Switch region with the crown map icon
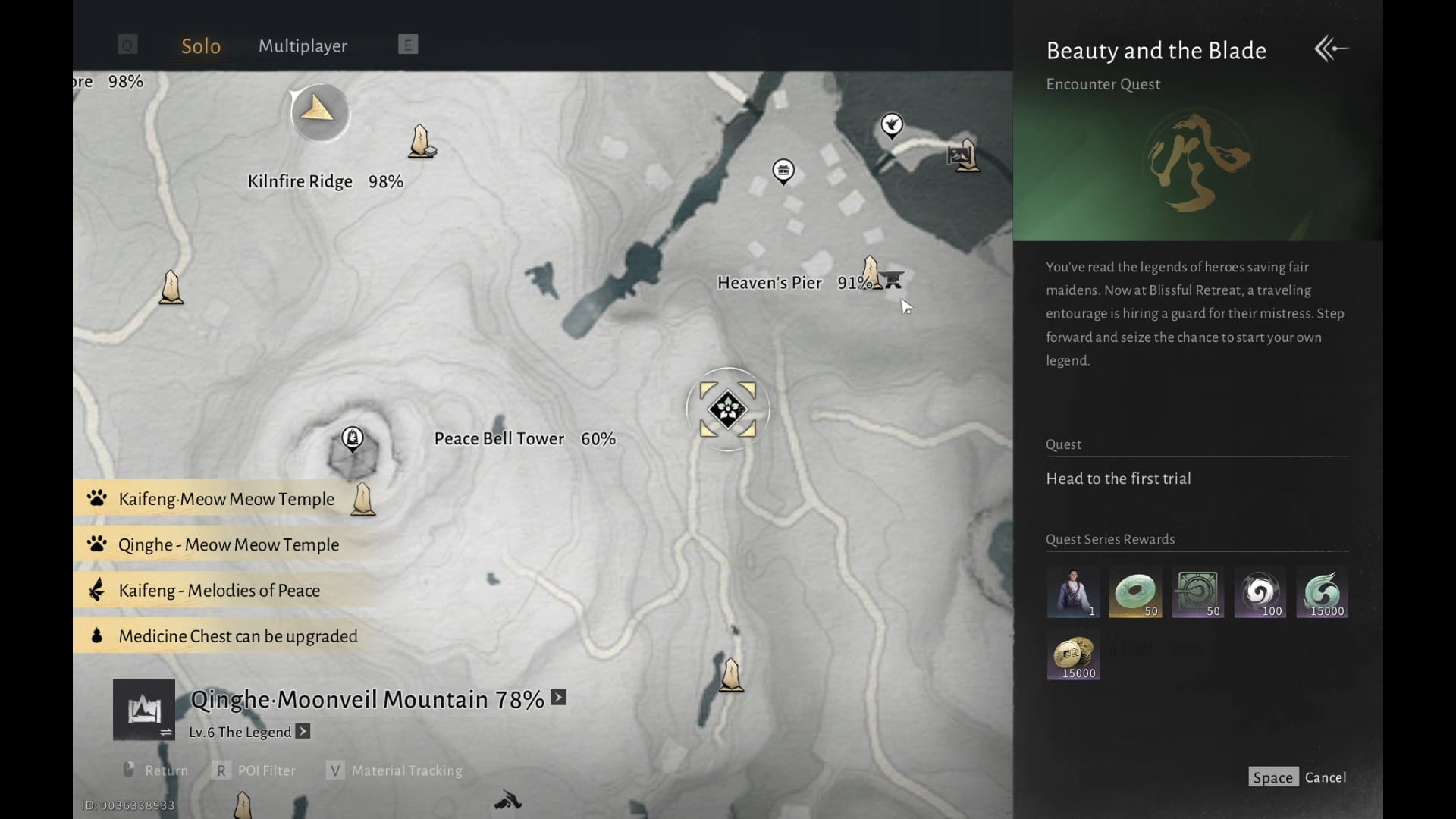 point(144,711)
